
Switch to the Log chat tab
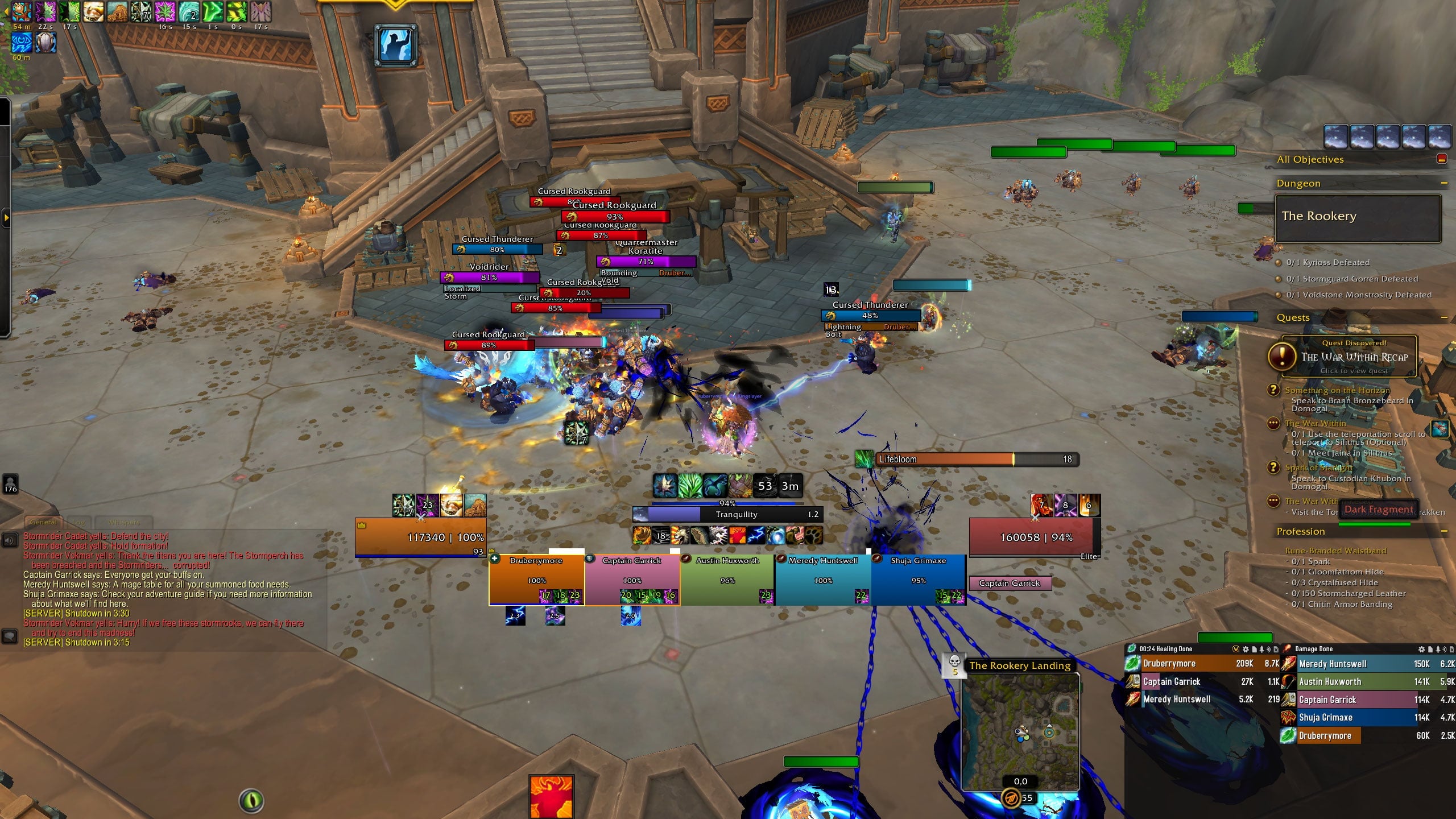[78, 522]
